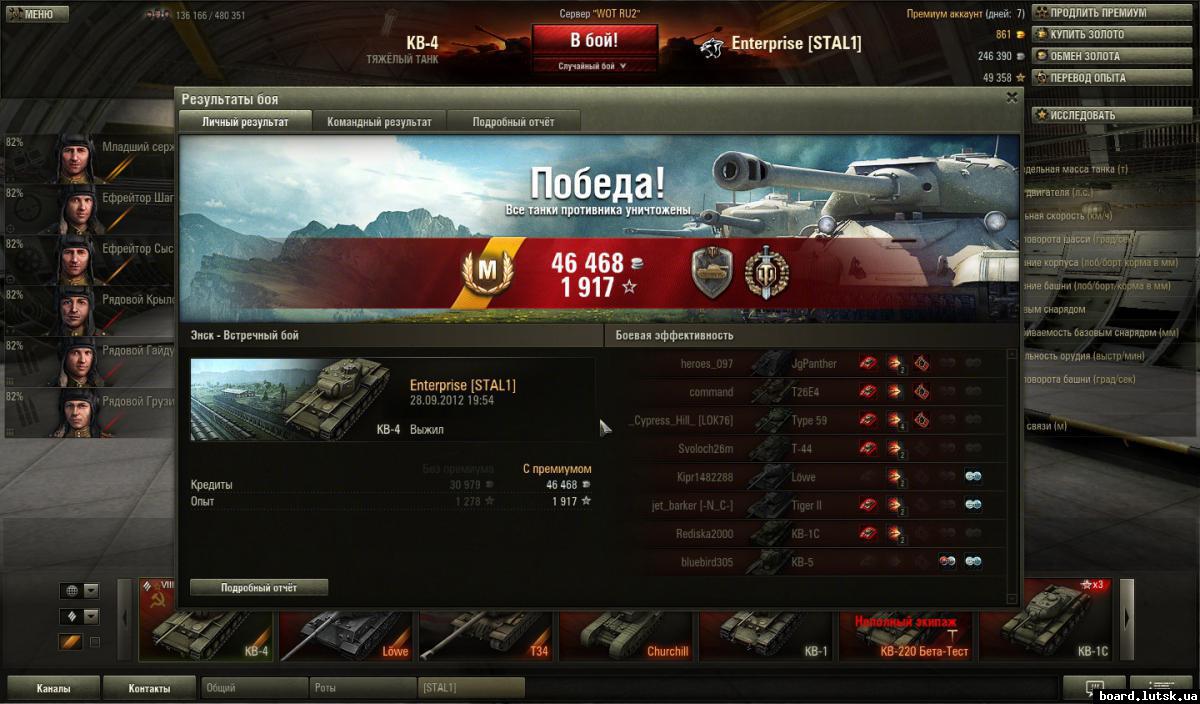Click Продлить премиум button
Screen dimensions: 1200x704
click(1098, 13)
